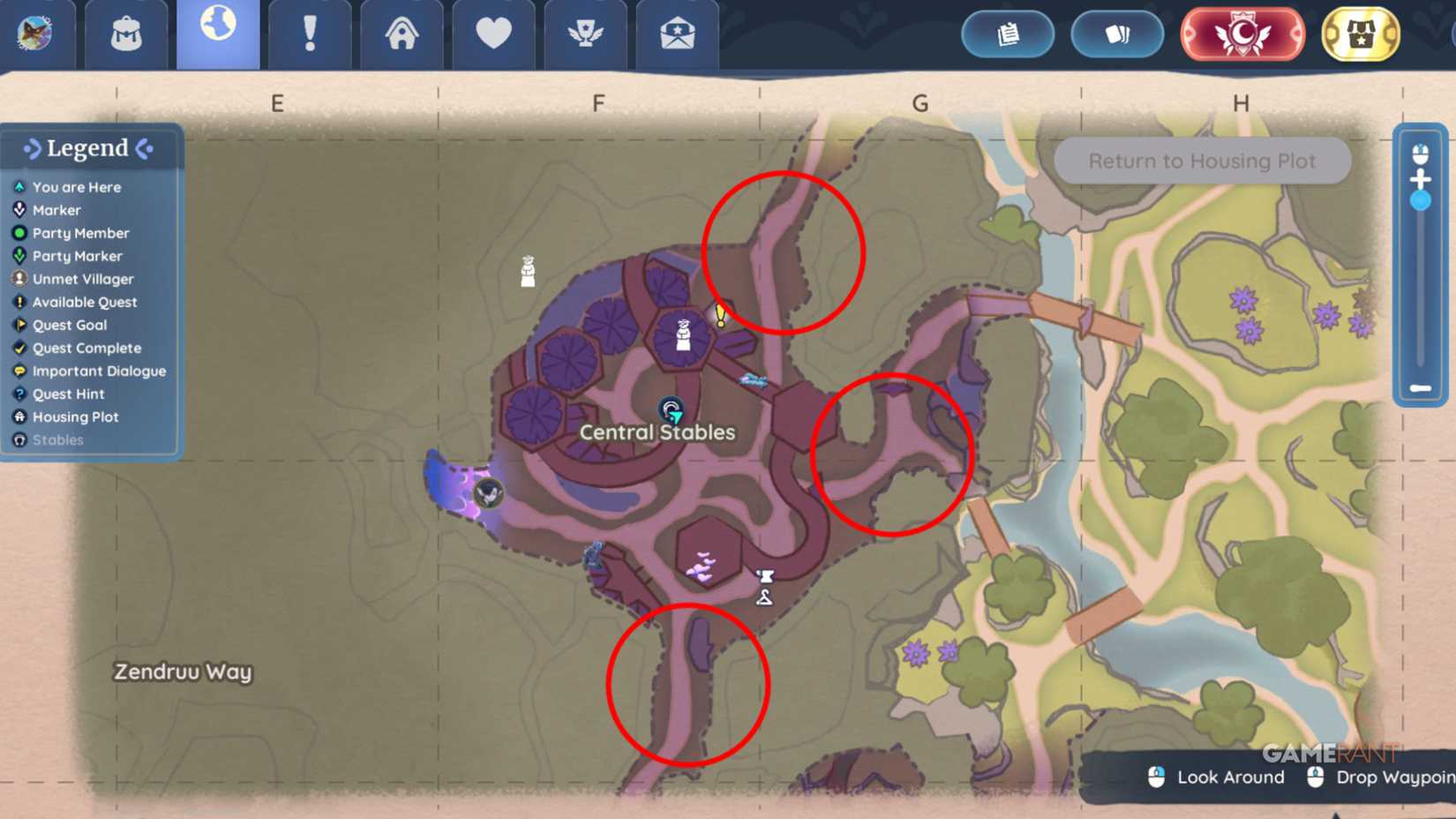
Task: Open the achievements trophy icon
Action: pos(585,32)
